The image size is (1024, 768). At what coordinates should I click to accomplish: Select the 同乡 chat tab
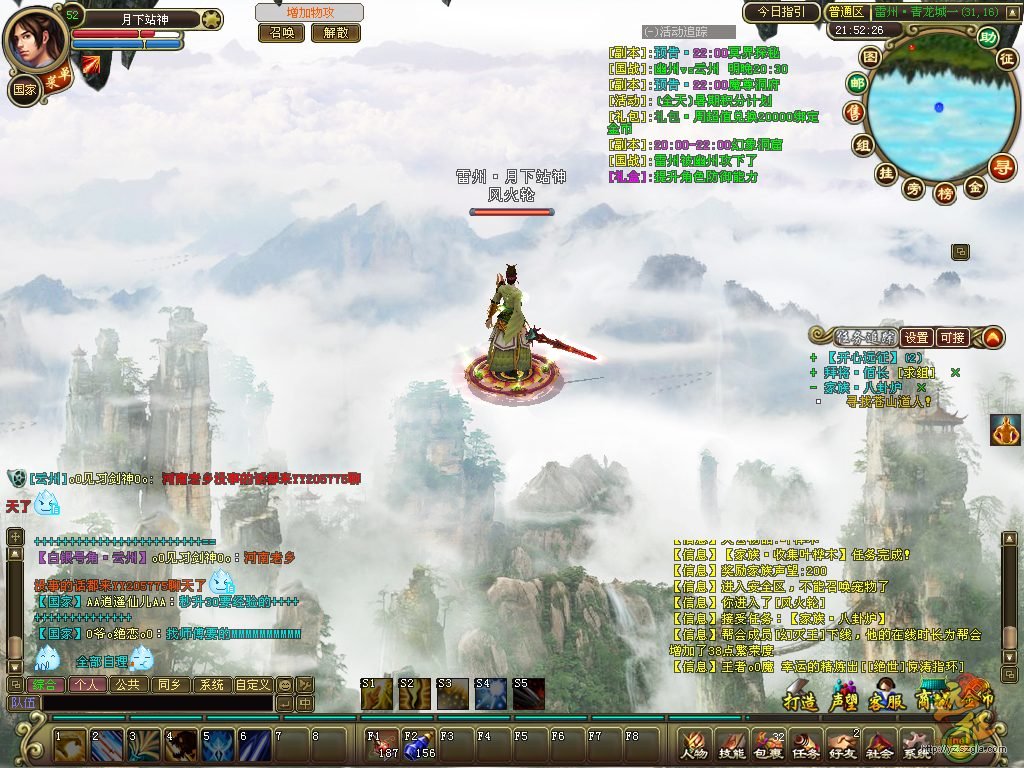pos(168,685)
